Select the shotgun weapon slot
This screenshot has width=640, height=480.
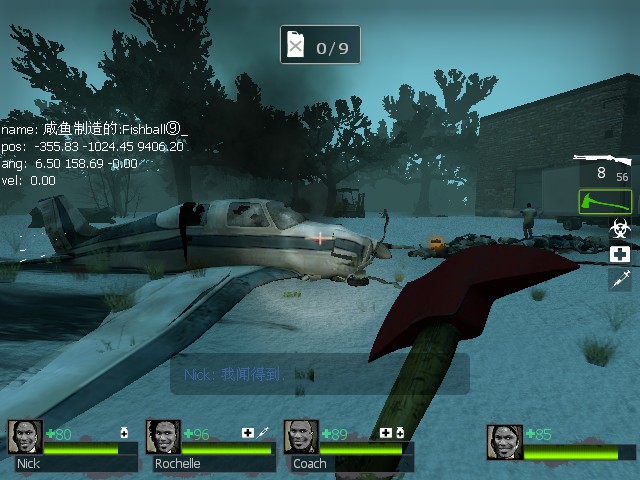[x=603, y=167]
